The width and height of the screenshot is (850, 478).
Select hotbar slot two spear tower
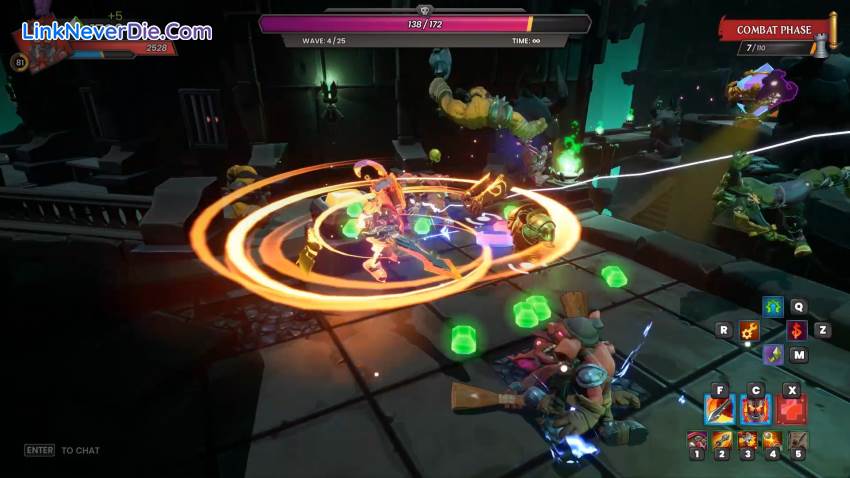[722, 440]
